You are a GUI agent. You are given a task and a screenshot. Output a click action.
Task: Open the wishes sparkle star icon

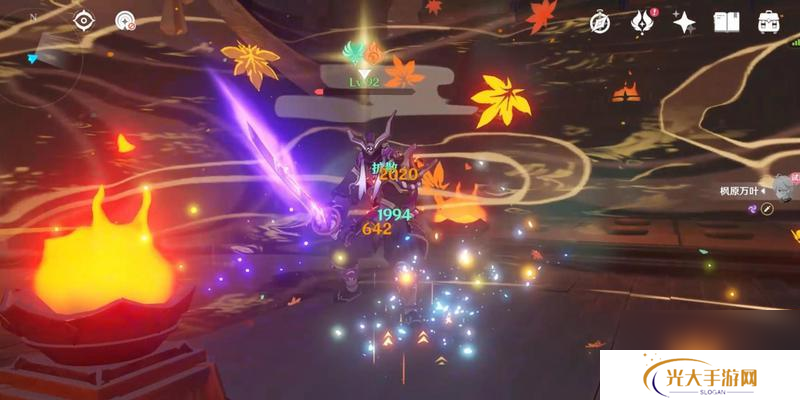click(x=684, y=22)
